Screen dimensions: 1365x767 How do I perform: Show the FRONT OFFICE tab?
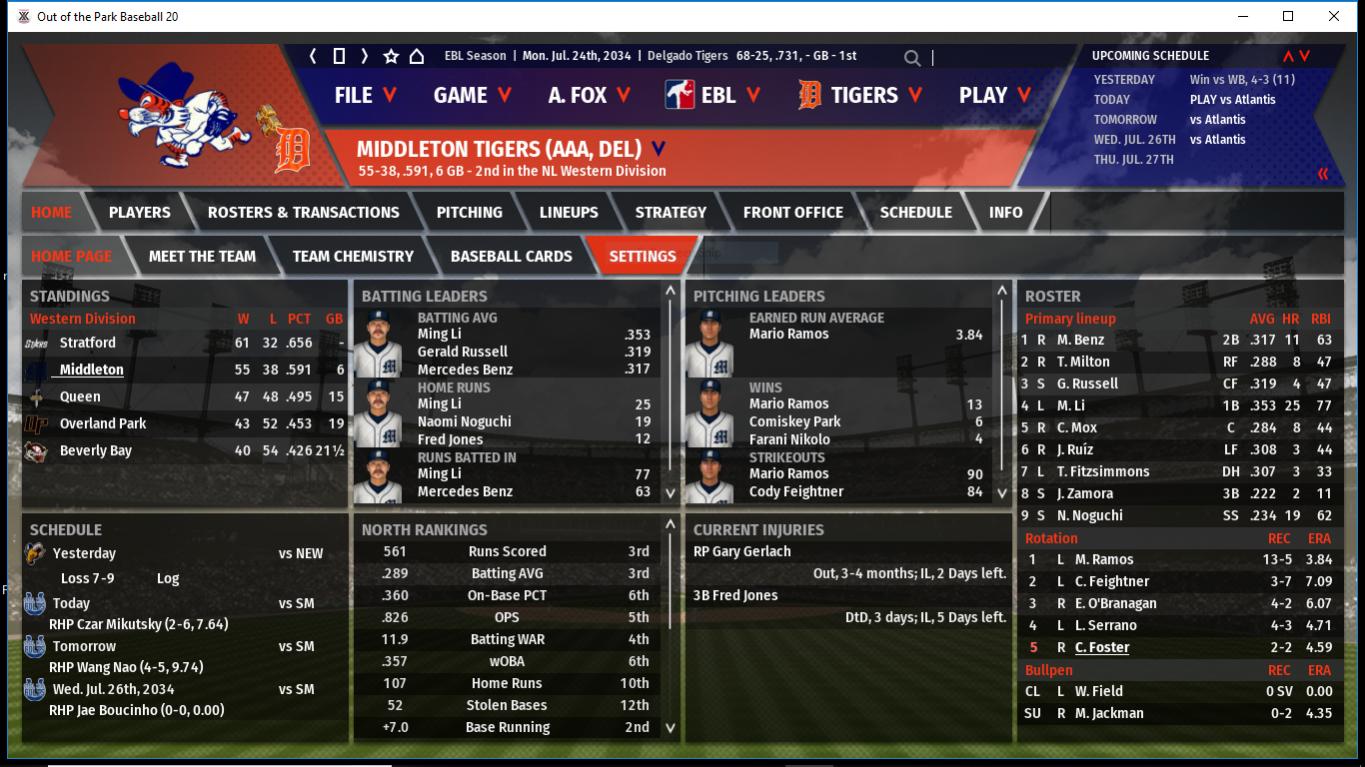pos(793,212)
